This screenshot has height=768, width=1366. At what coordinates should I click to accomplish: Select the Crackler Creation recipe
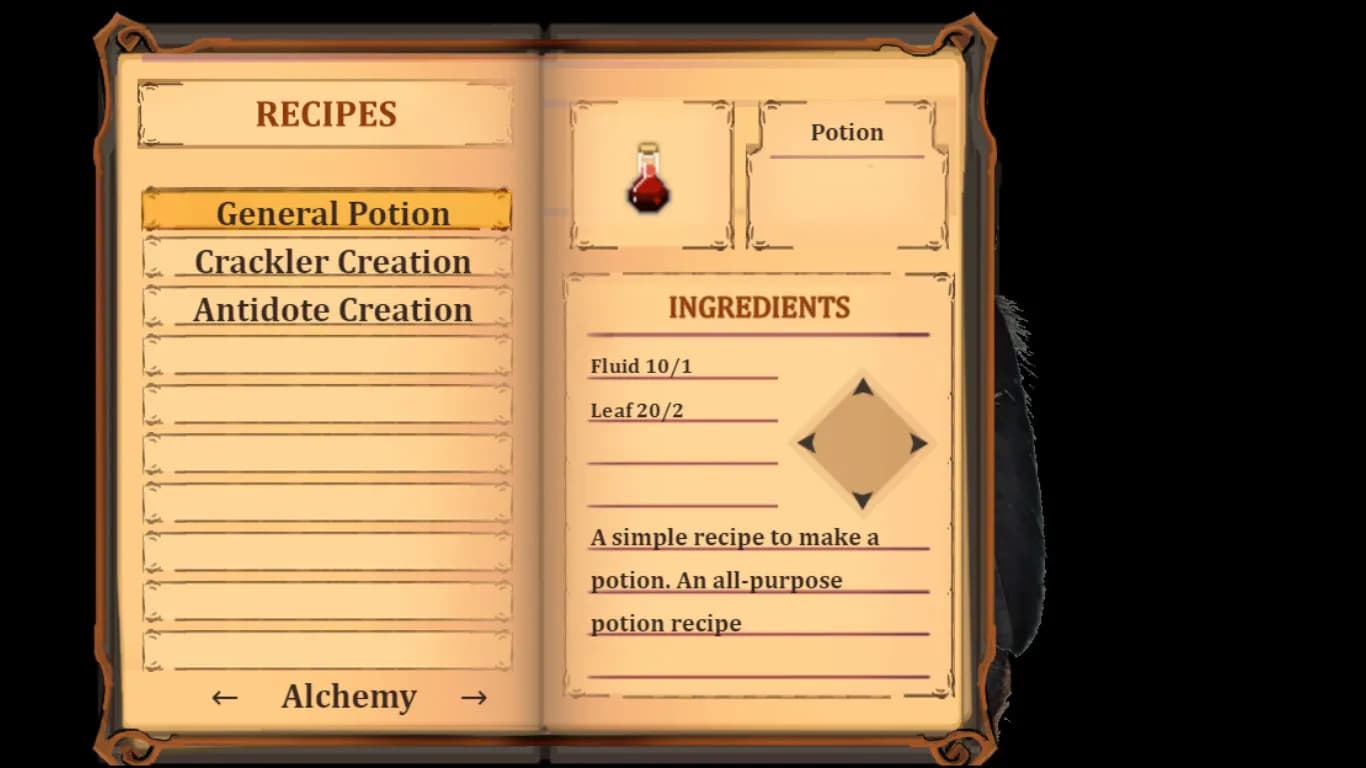coord(333,261)
